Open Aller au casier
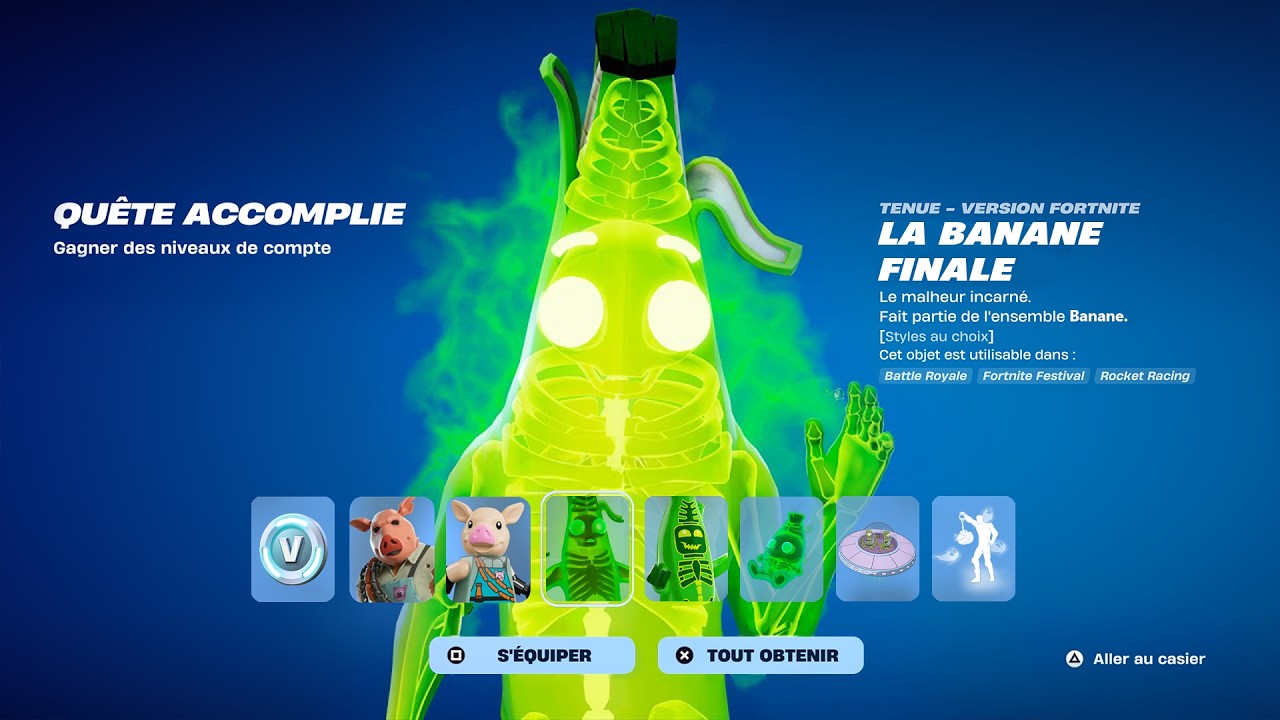Image resolution: width=1280 pixels, height=720 pixels. tap(1146, 659)
